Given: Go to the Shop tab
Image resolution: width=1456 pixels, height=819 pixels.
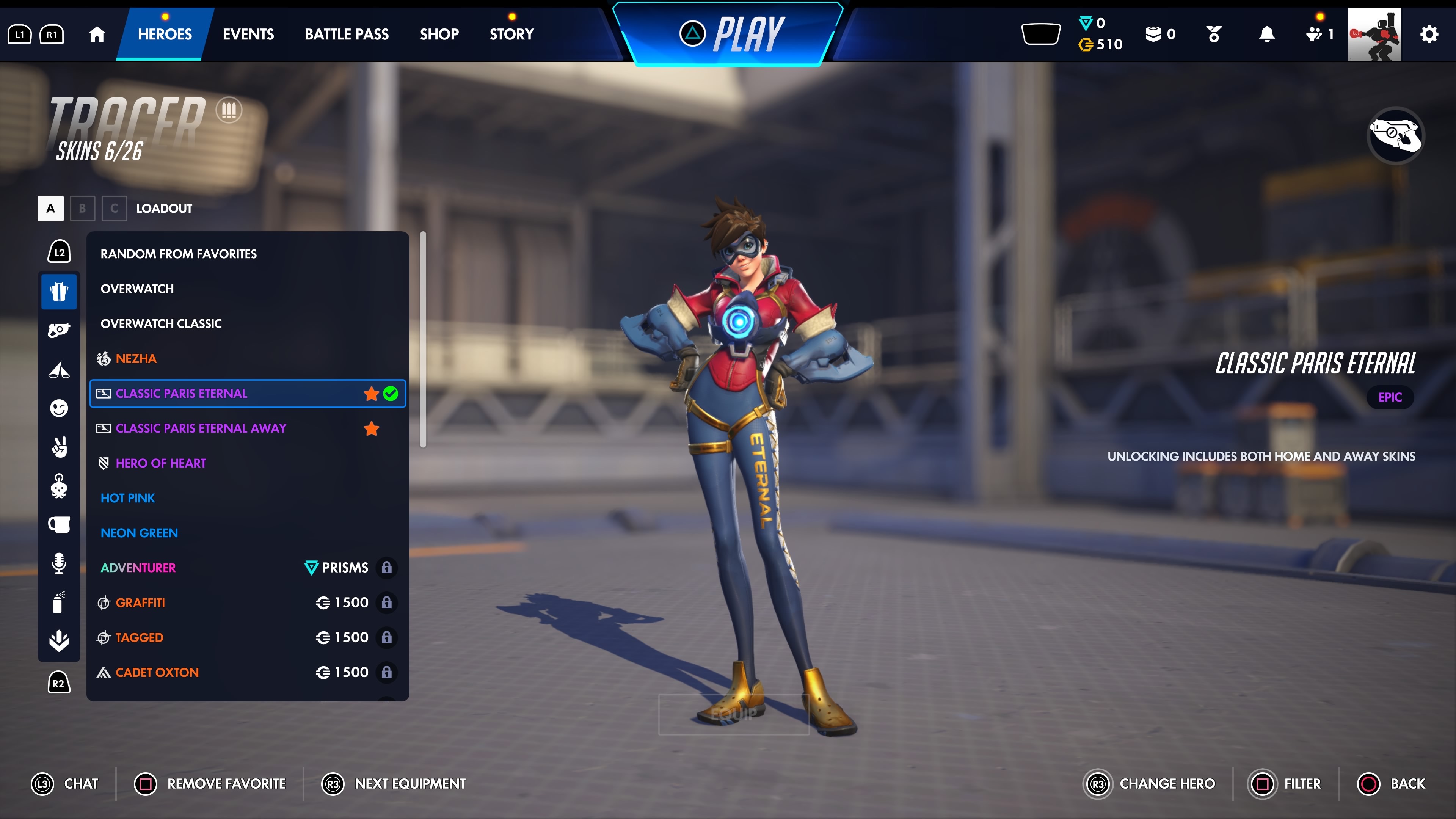Looking at the screenshot, I should click(439, 35).
